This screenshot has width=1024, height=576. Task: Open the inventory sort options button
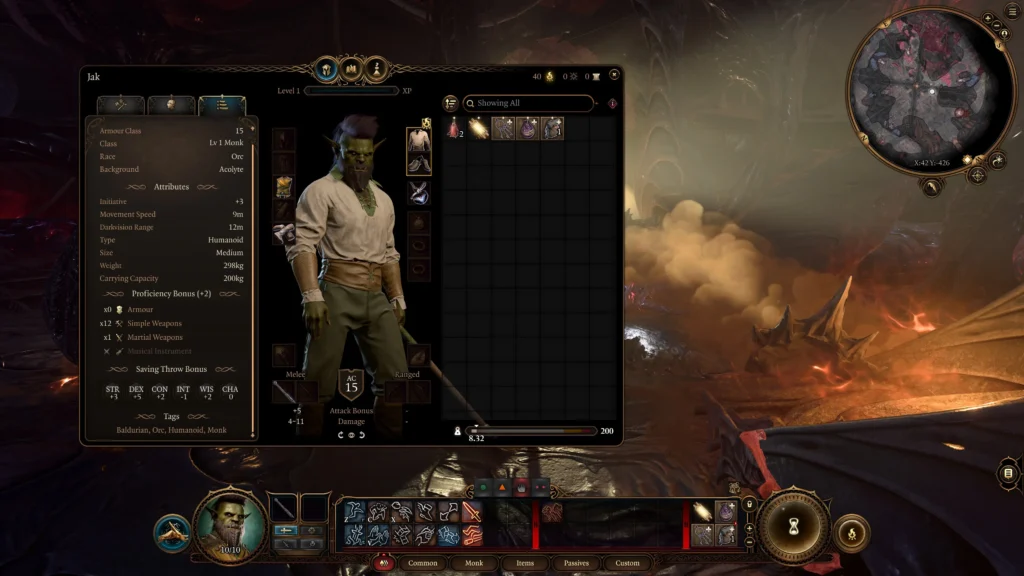(x=451, y=103)
